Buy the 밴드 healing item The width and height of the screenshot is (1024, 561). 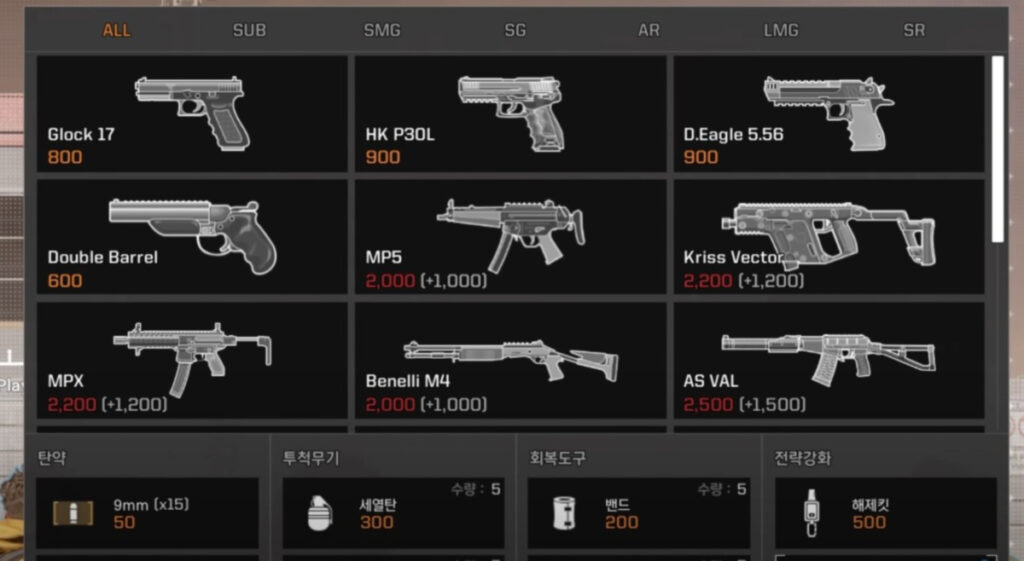click(638, 513)
